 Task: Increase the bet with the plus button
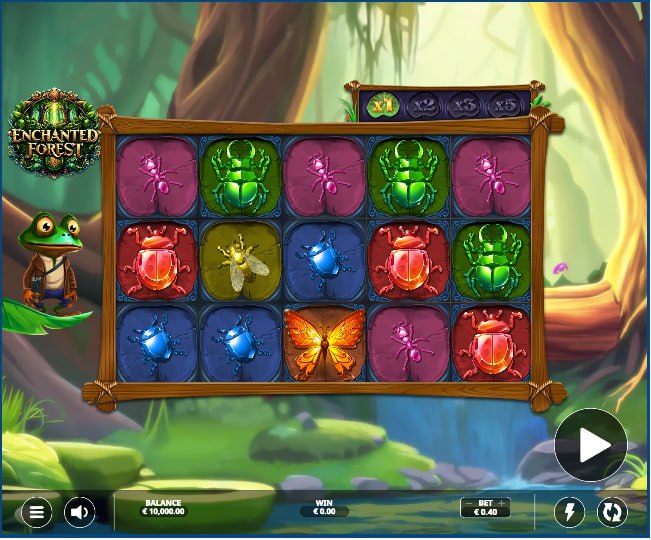[x=502, y=503]
